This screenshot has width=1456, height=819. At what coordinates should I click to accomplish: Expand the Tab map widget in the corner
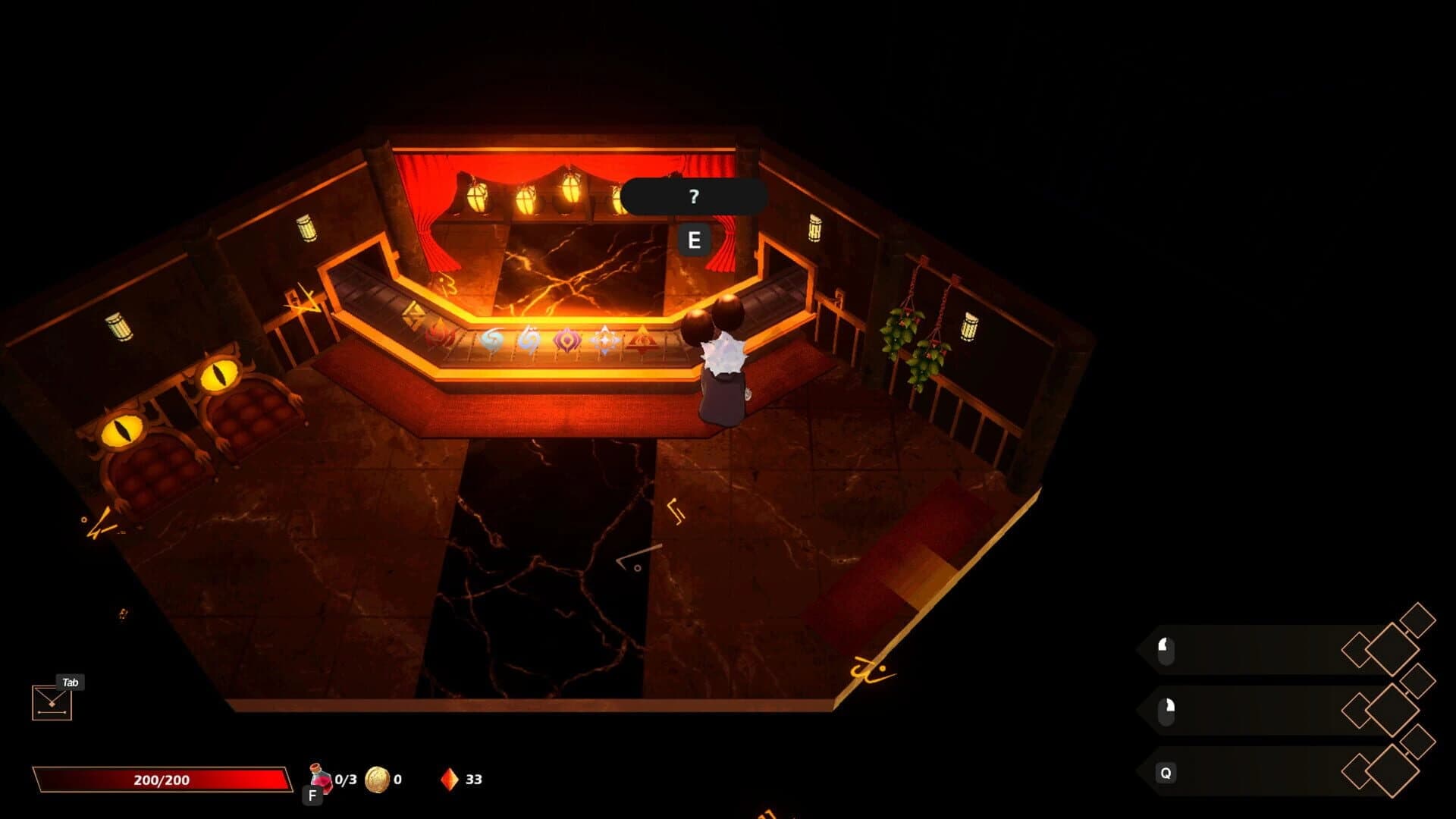click(x=50, y=701)
